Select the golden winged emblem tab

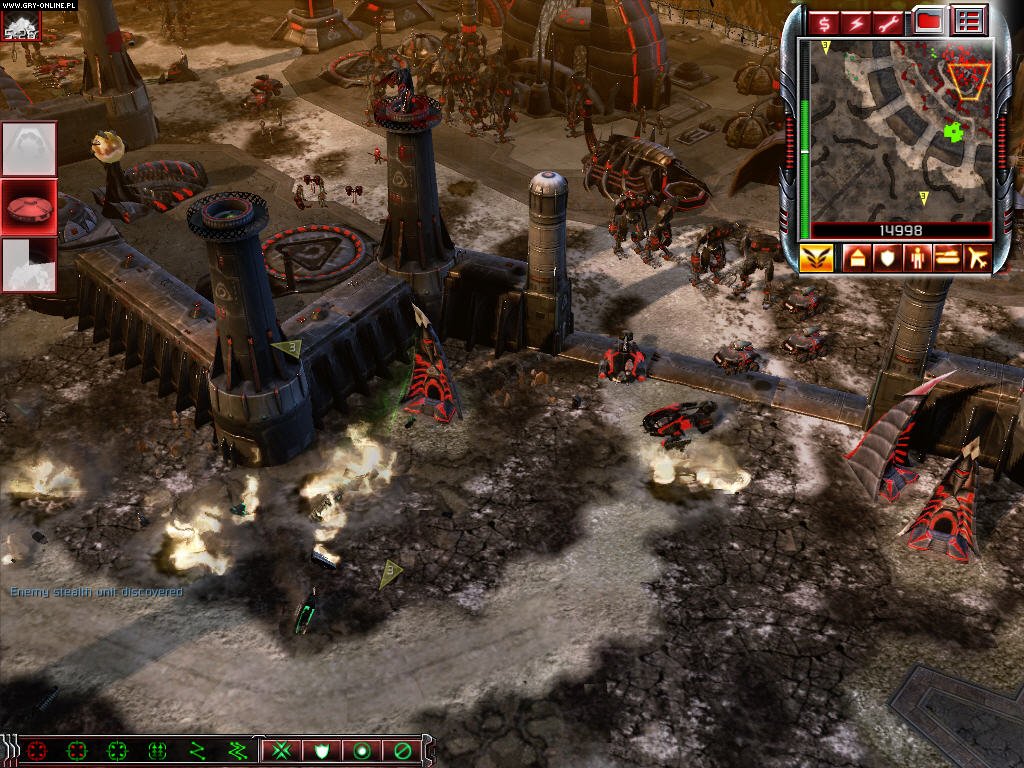816,259
